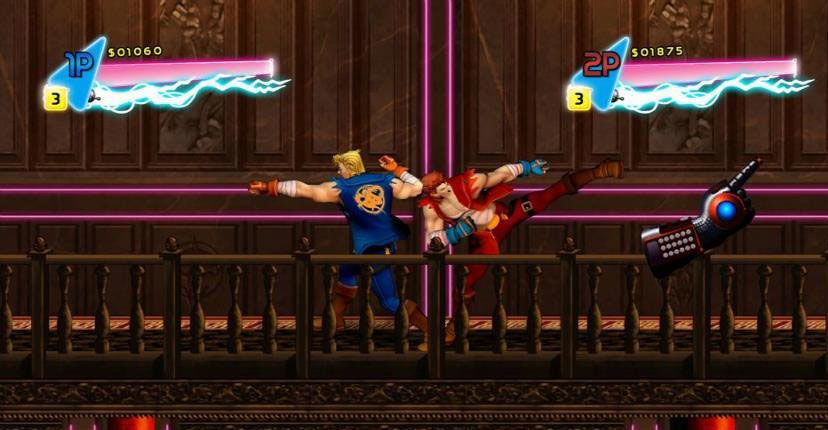This screenshot has width=828, height=430.
Task: Click the red 2P player badge
Action: [602, 66]
